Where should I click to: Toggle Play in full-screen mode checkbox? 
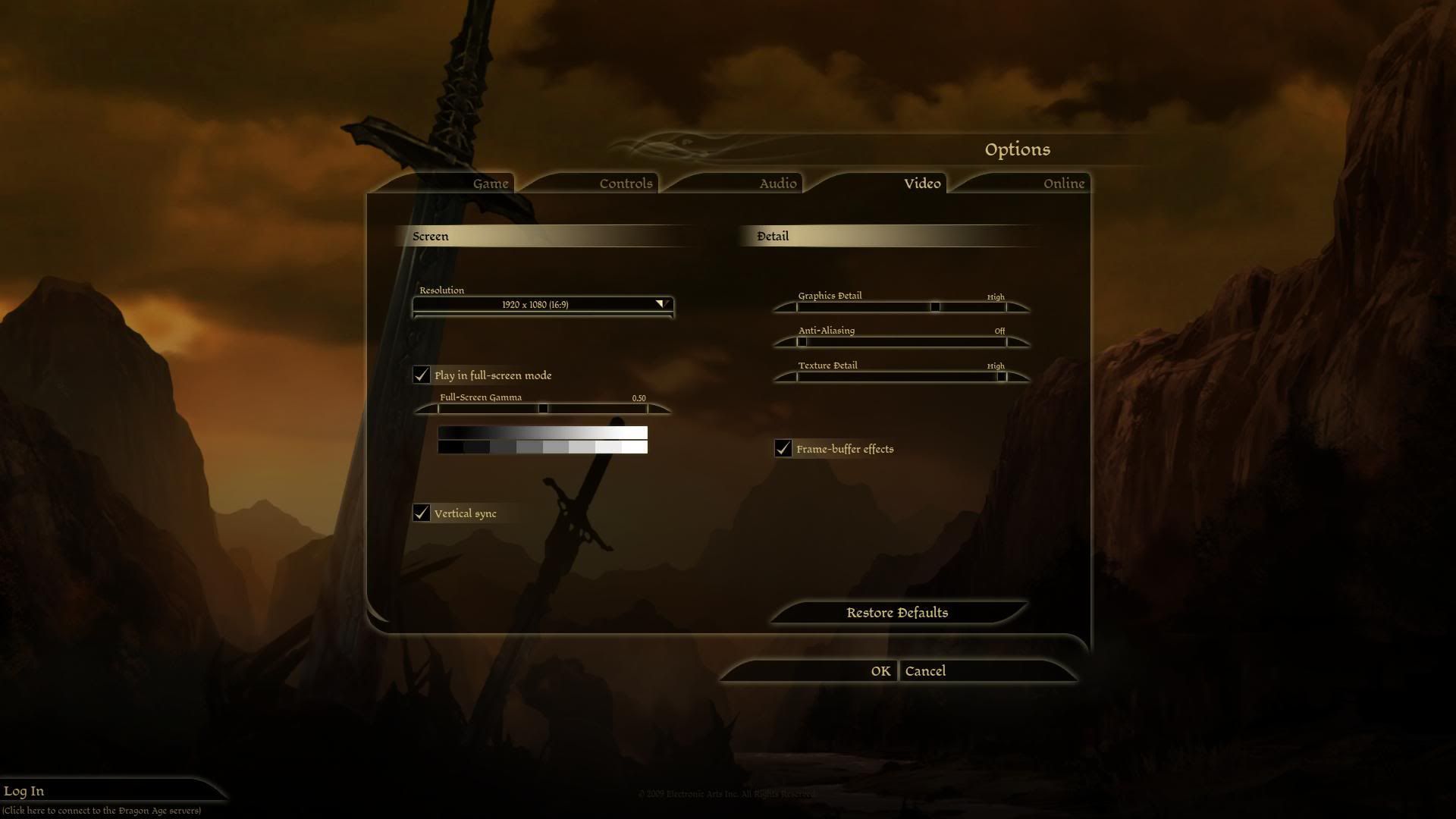coord(422,375)
